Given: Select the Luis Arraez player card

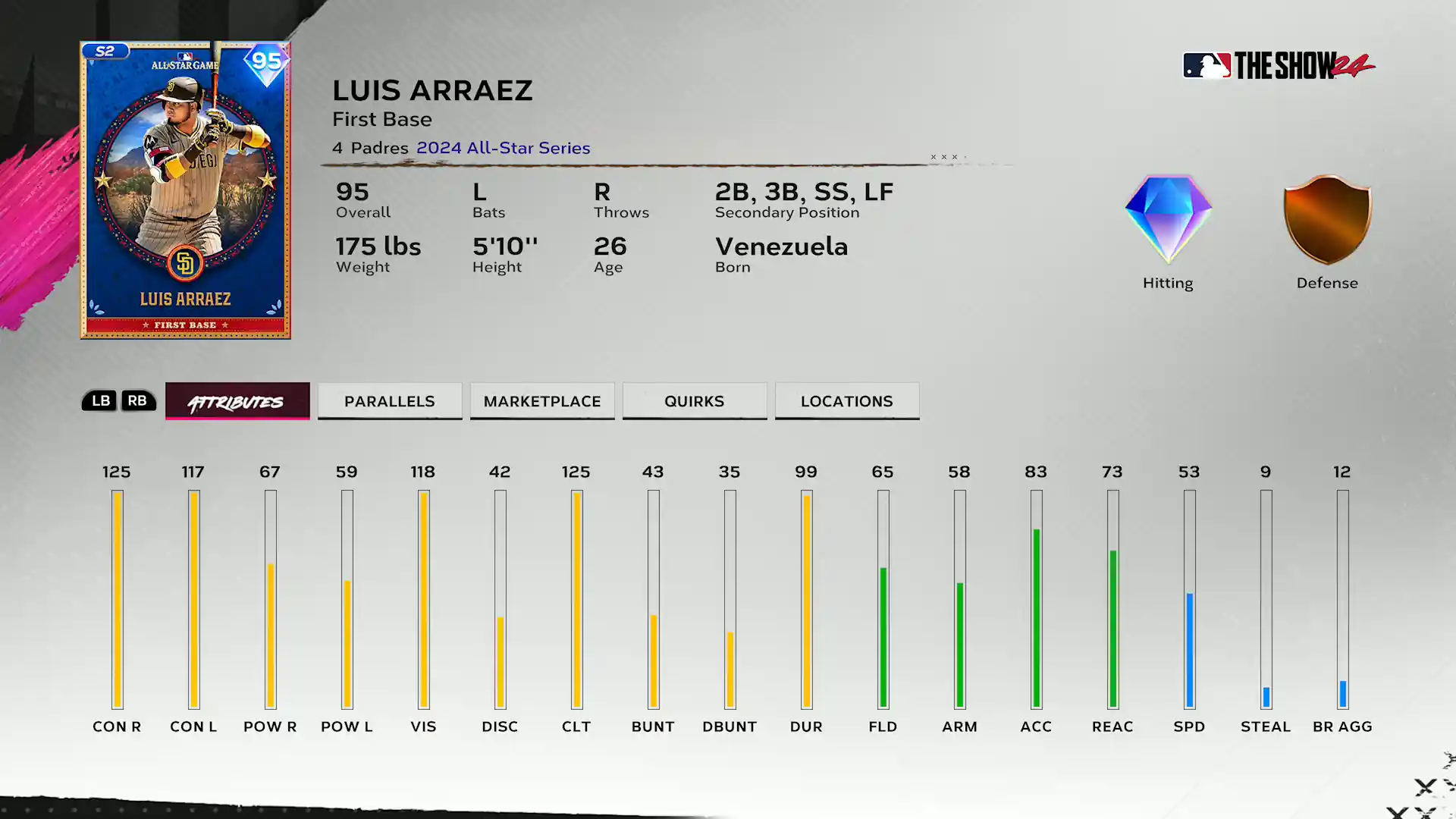Looking at the screenshot, I should (x=185, y=190).
